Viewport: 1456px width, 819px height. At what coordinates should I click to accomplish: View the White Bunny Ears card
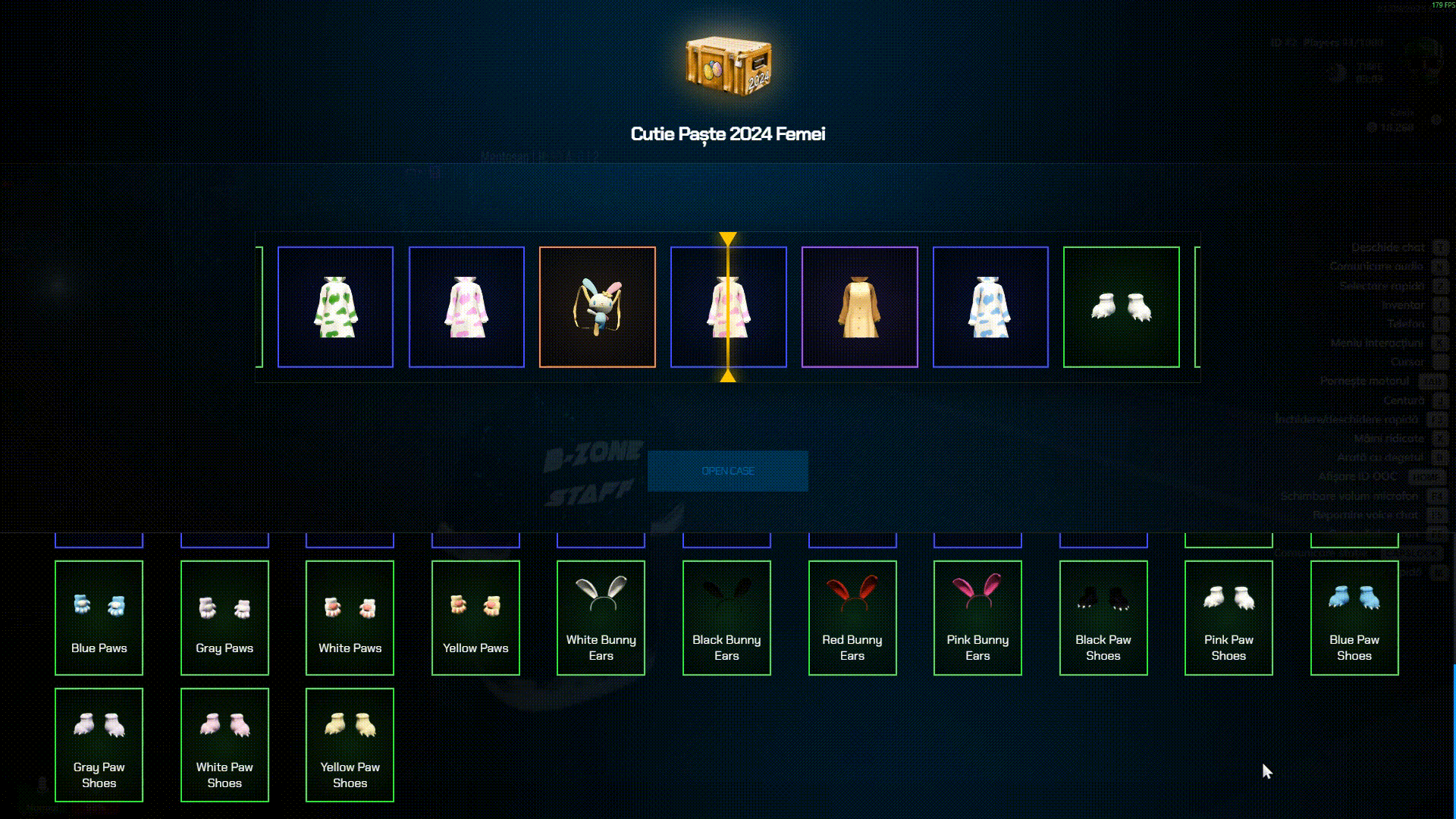[x=601, y=617]
